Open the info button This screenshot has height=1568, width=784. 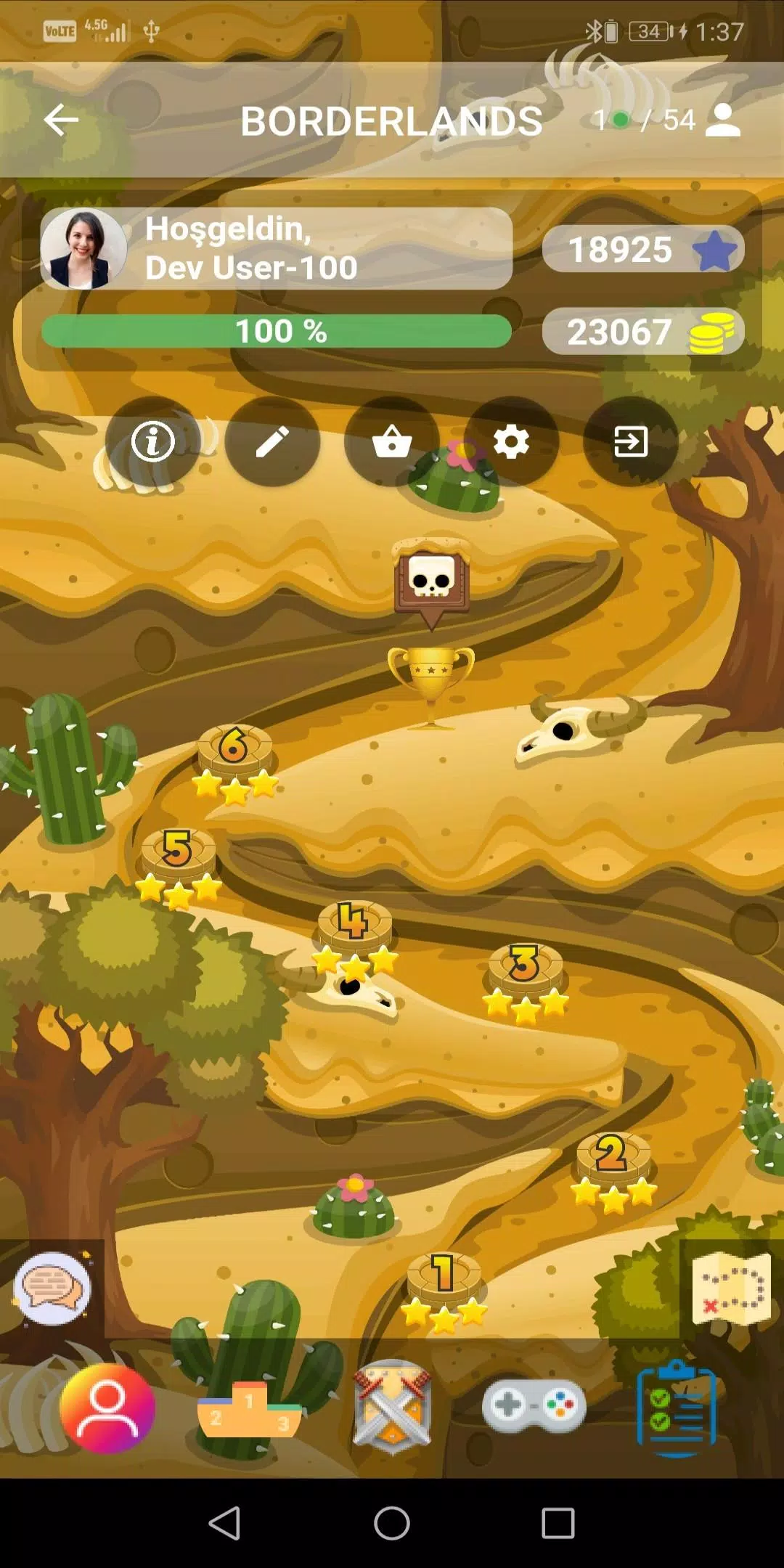152,441
